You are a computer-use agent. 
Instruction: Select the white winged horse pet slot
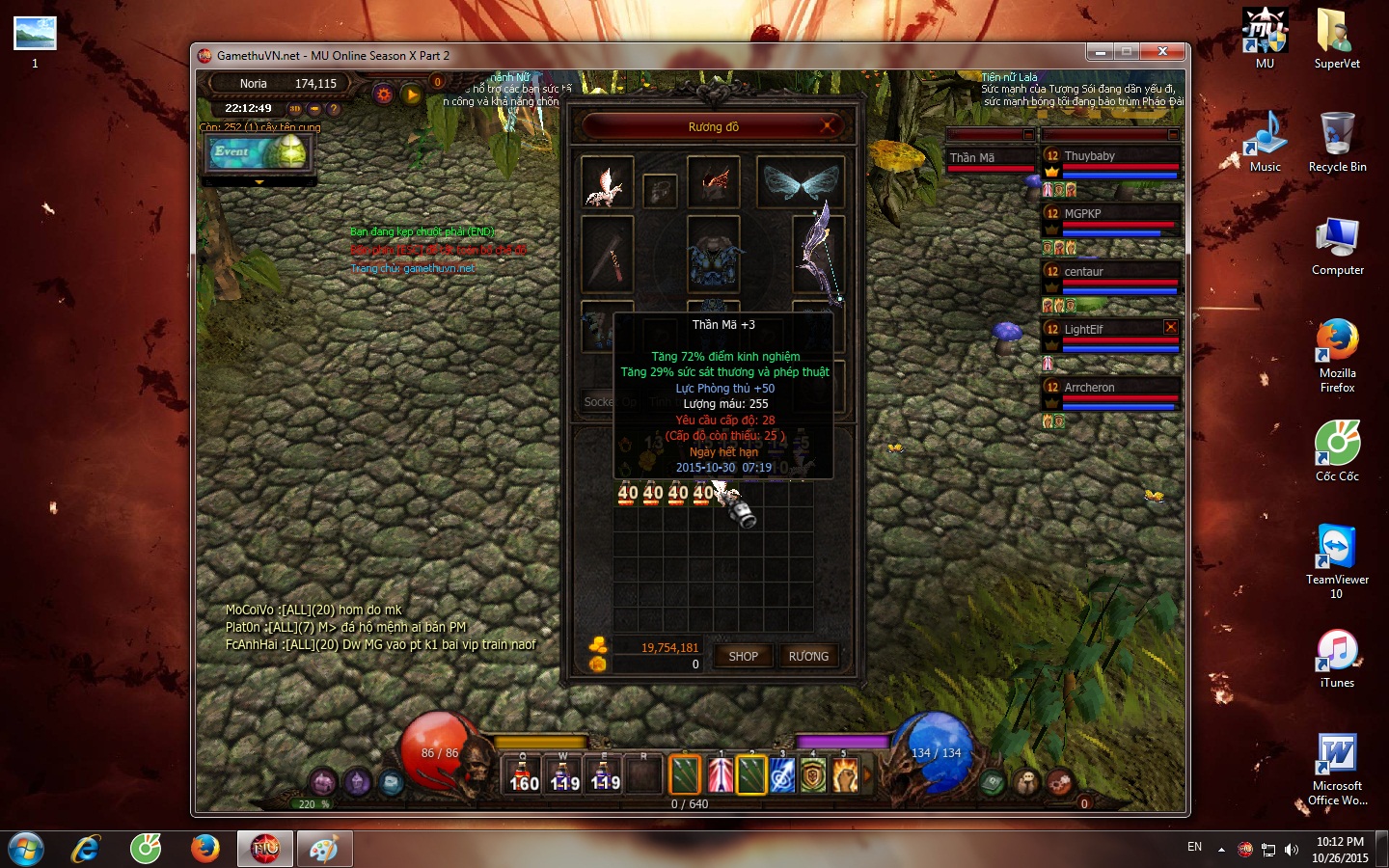pyautogui.click(x=607, y=182)
